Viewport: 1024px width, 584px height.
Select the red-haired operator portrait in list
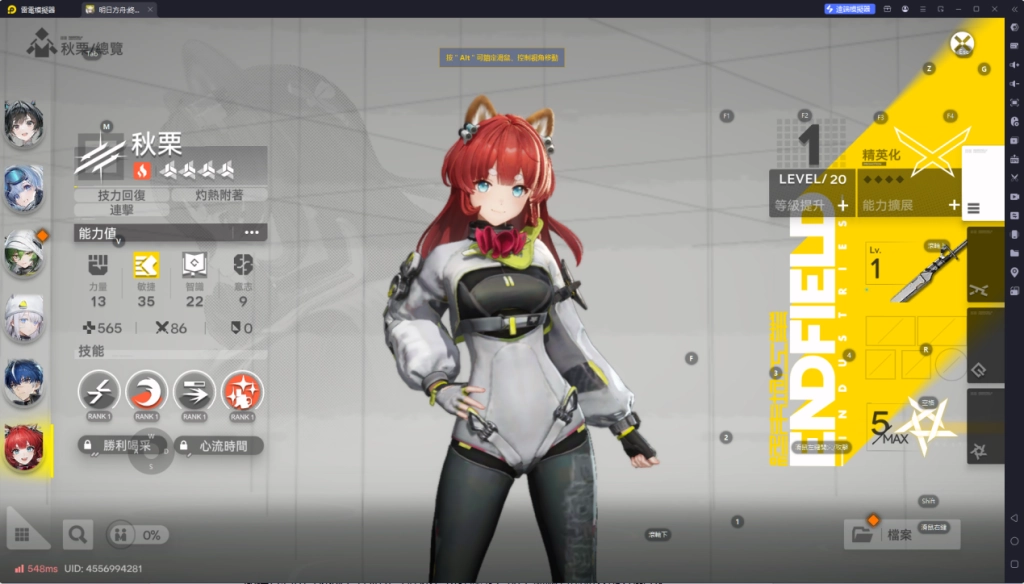point(23,447)
